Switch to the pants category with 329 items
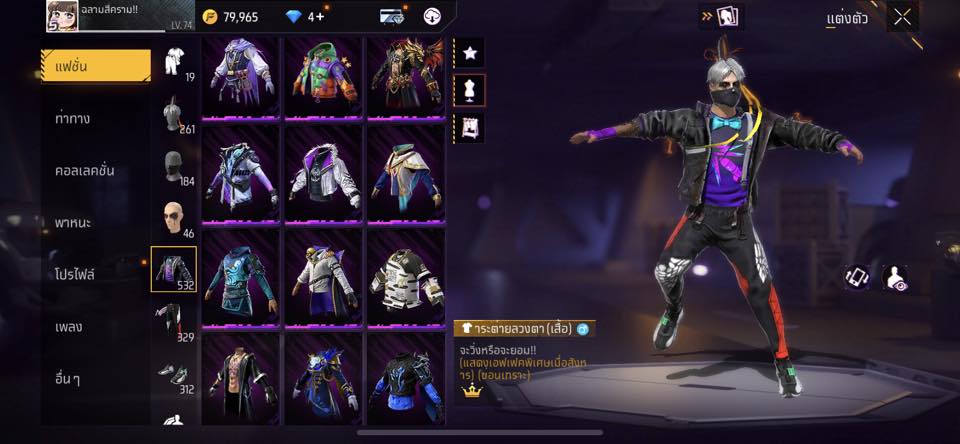The width and height of the screenshot is (960, 444). point(174,321)
